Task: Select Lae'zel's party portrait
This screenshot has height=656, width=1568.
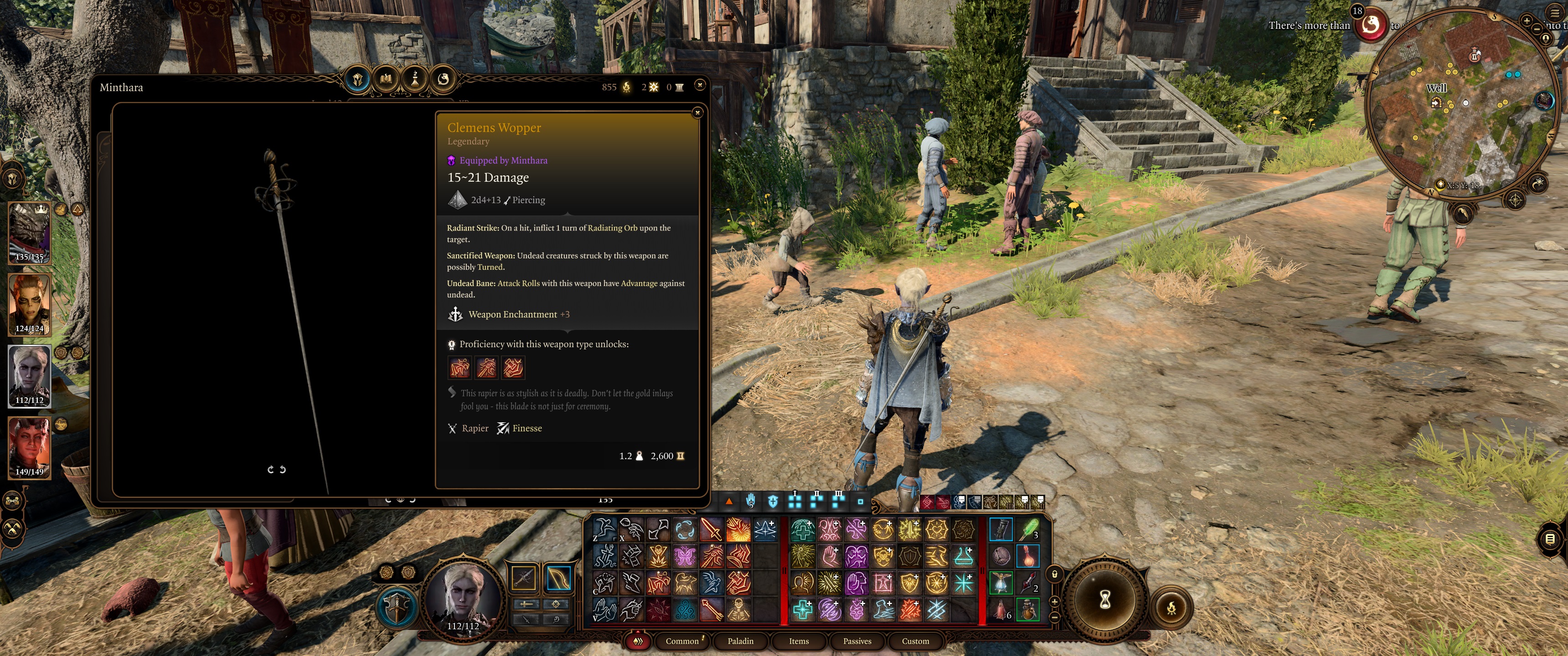Action: [x=29, y=304]
